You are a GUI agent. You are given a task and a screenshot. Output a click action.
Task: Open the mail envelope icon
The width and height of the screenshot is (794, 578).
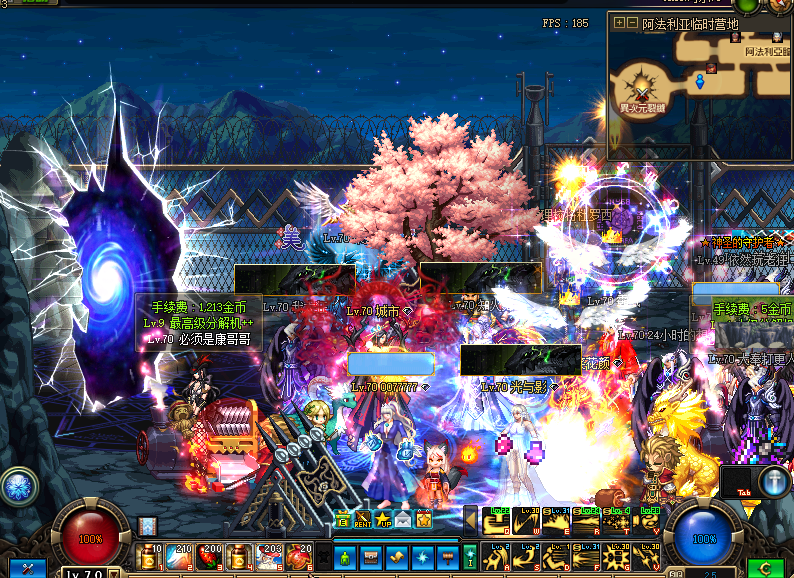coord(403,519)
